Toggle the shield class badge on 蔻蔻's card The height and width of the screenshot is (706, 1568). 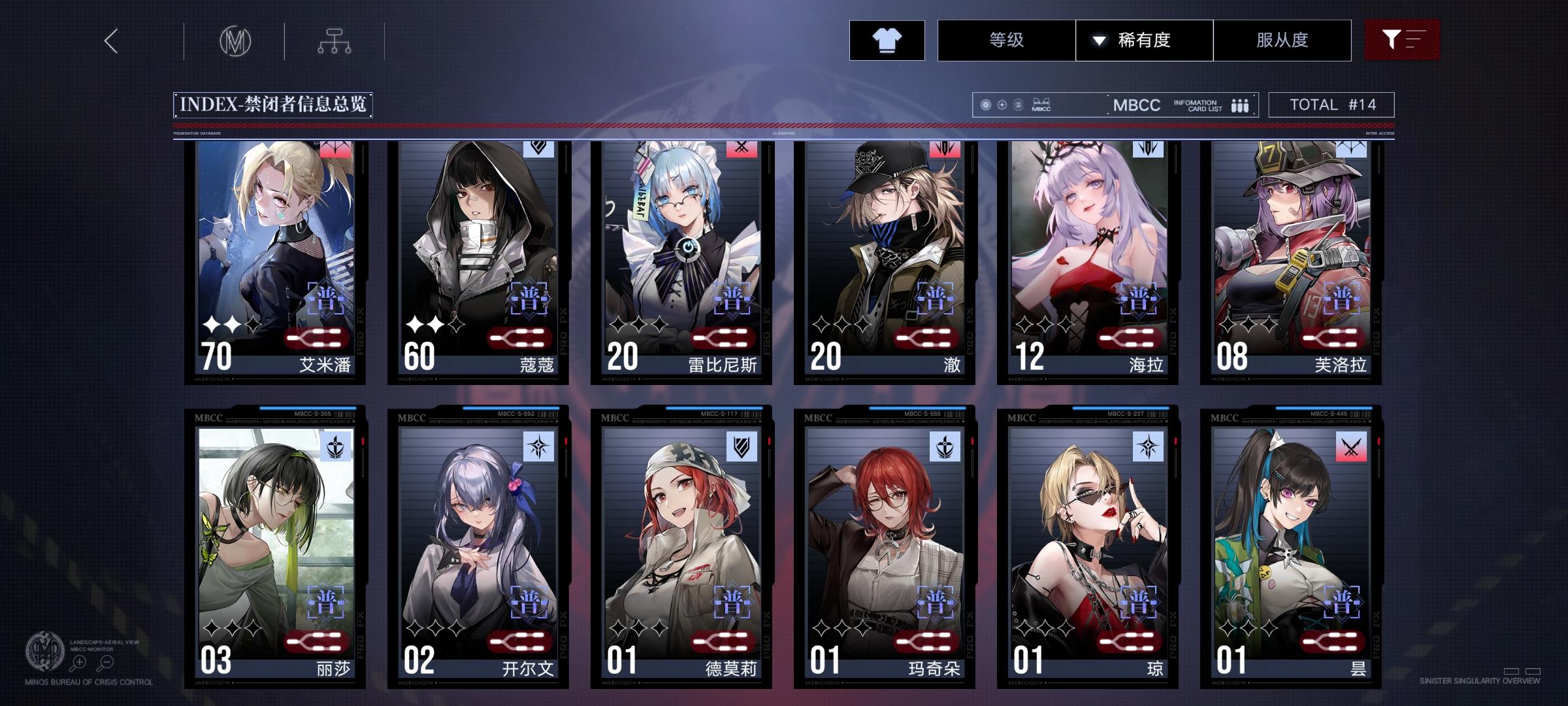click(537, 150)
